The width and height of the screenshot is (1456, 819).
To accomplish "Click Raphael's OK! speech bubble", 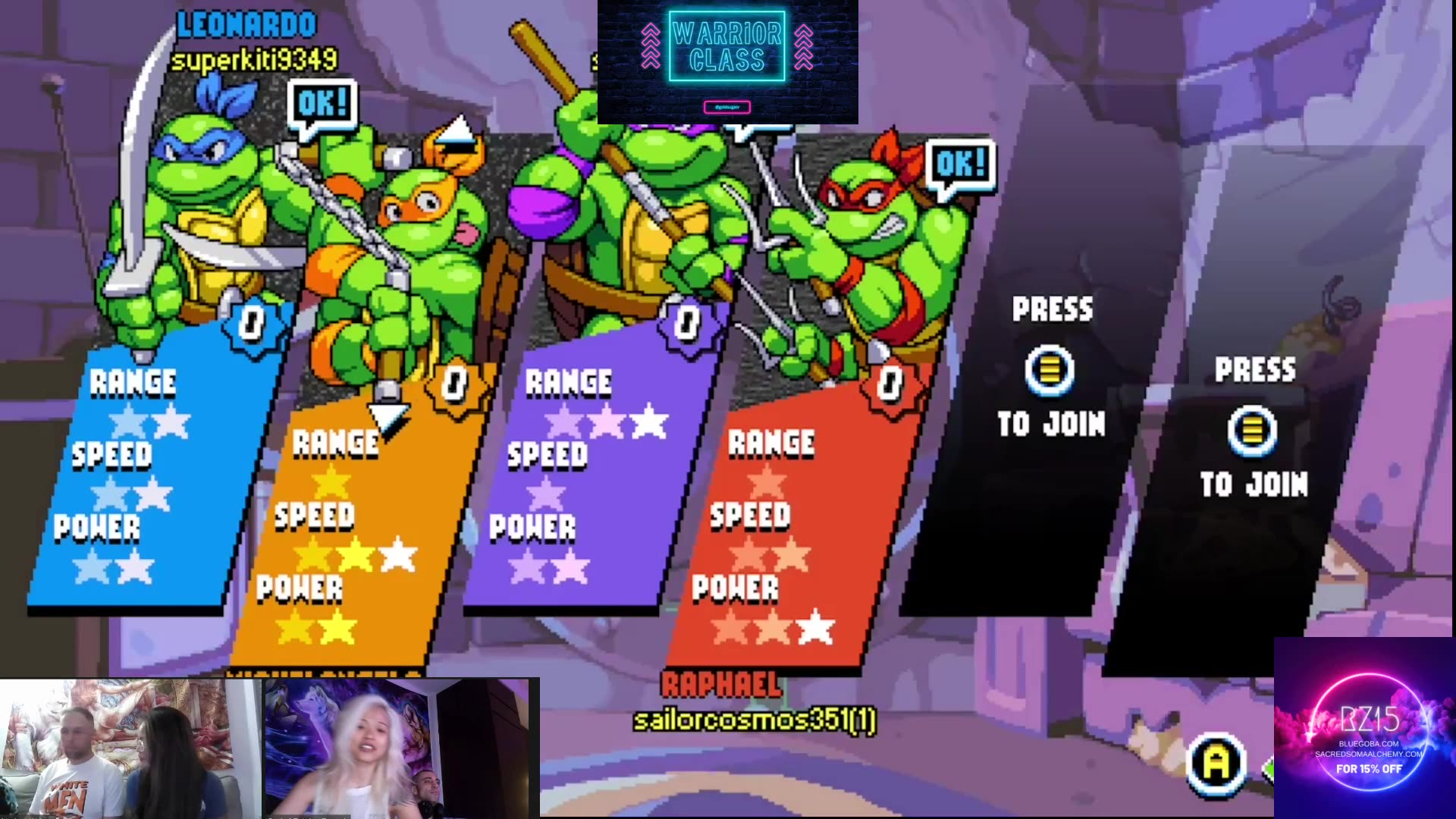I will 962,163.
